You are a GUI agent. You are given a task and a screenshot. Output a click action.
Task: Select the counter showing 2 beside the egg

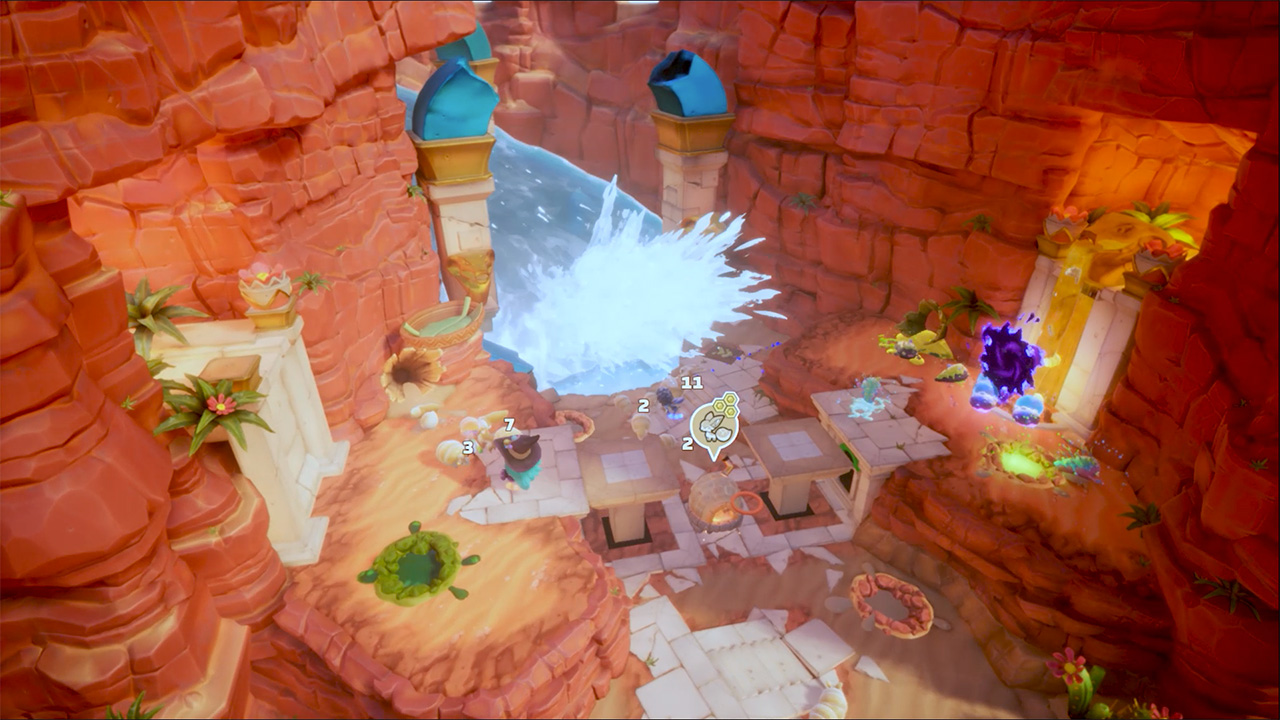tap(643, 406)
